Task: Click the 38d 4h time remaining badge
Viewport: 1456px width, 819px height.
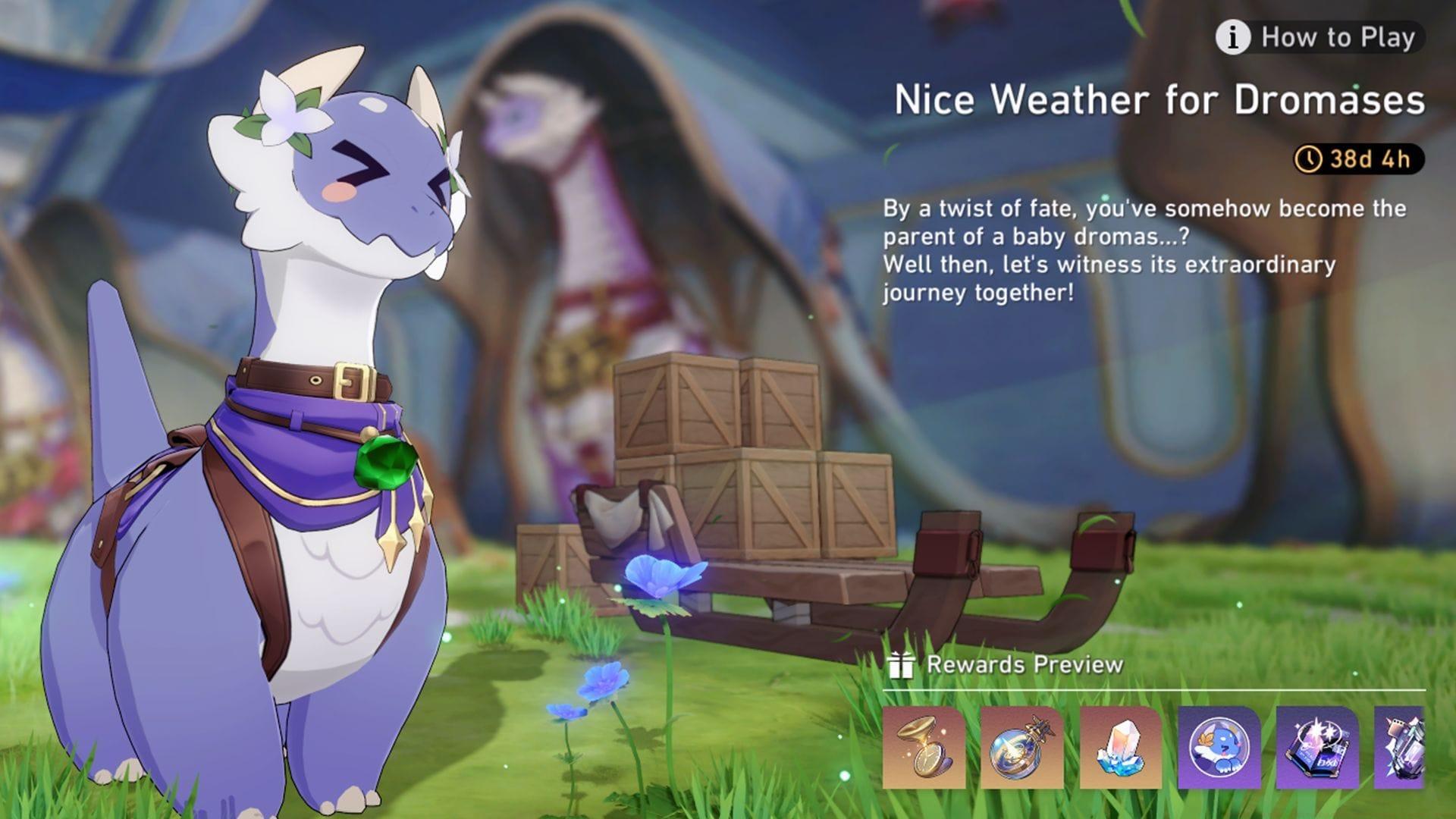Action: coord(1357,159)
